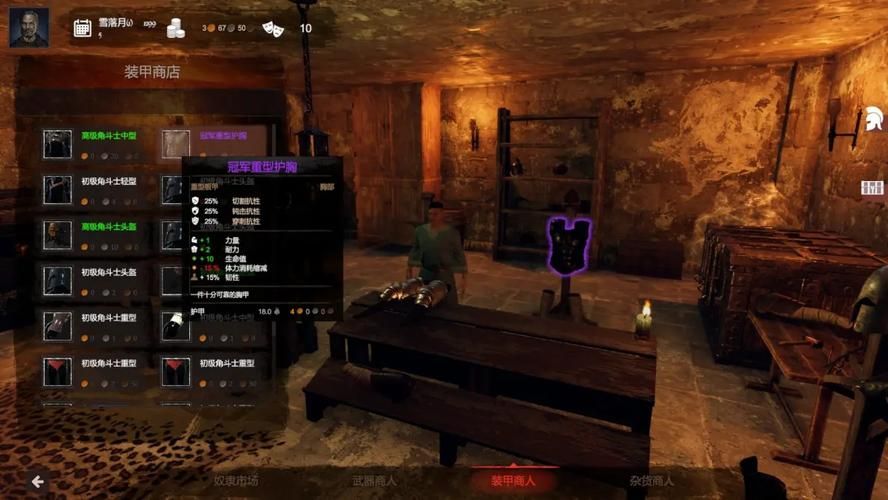888x500 pixels.
Task: Click the coin stack icon
Action: (x=175, y=28)
